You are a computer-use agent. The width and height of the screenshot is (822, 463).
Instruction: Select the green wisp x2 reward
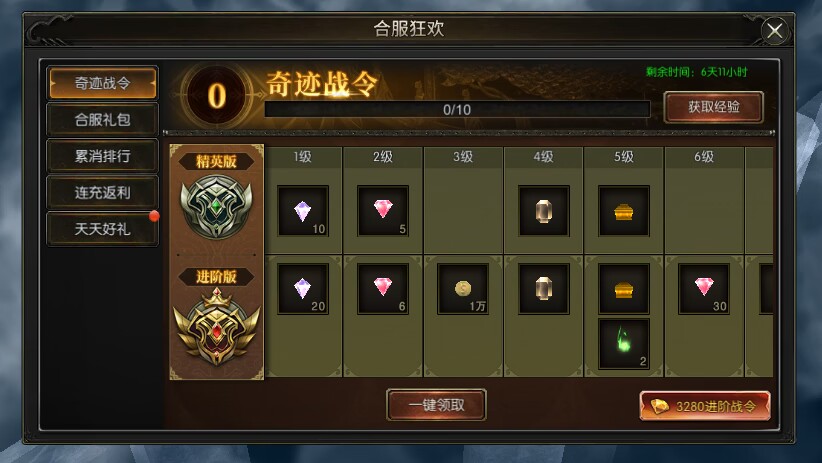pos(624,344)
